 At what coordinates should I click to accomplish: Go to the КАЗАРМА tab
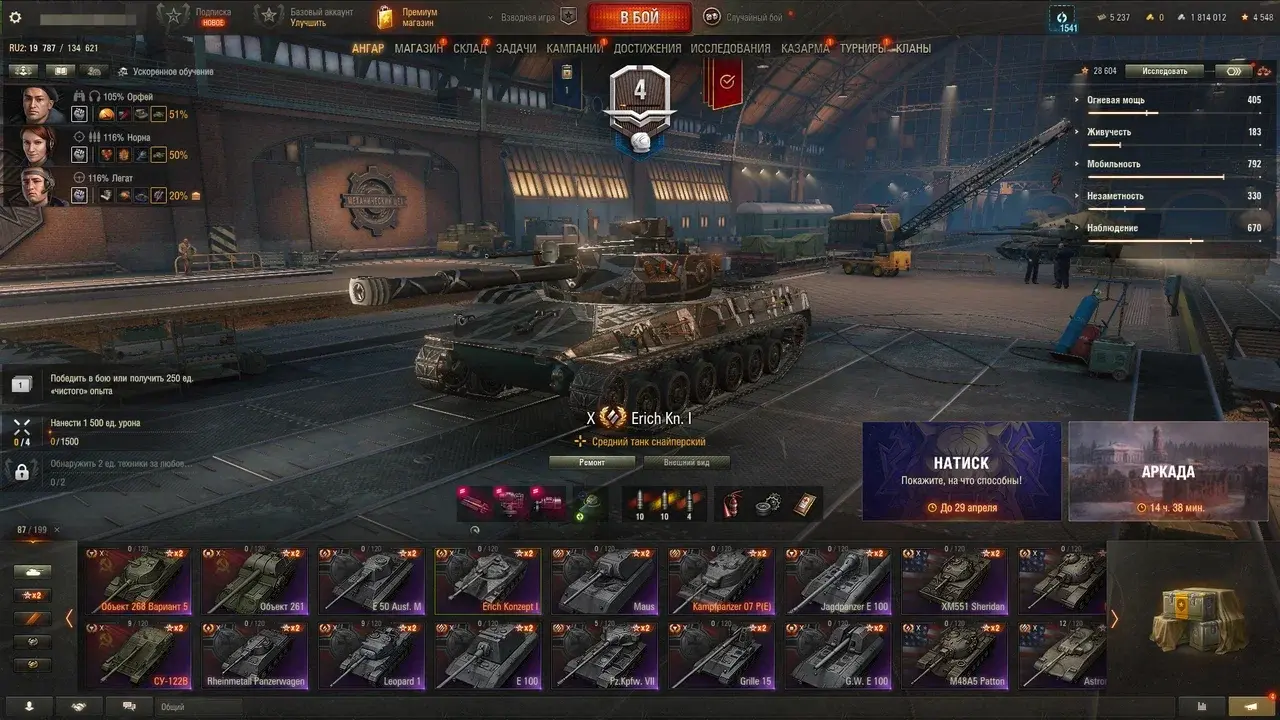(805, 48)
